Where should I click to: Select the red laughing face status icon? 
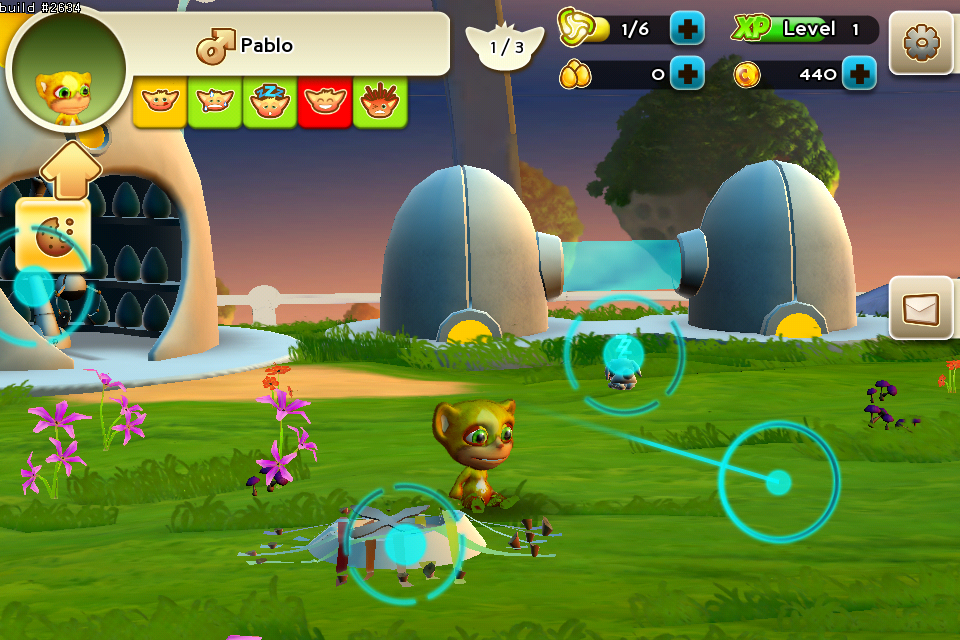tap(325, 101)
